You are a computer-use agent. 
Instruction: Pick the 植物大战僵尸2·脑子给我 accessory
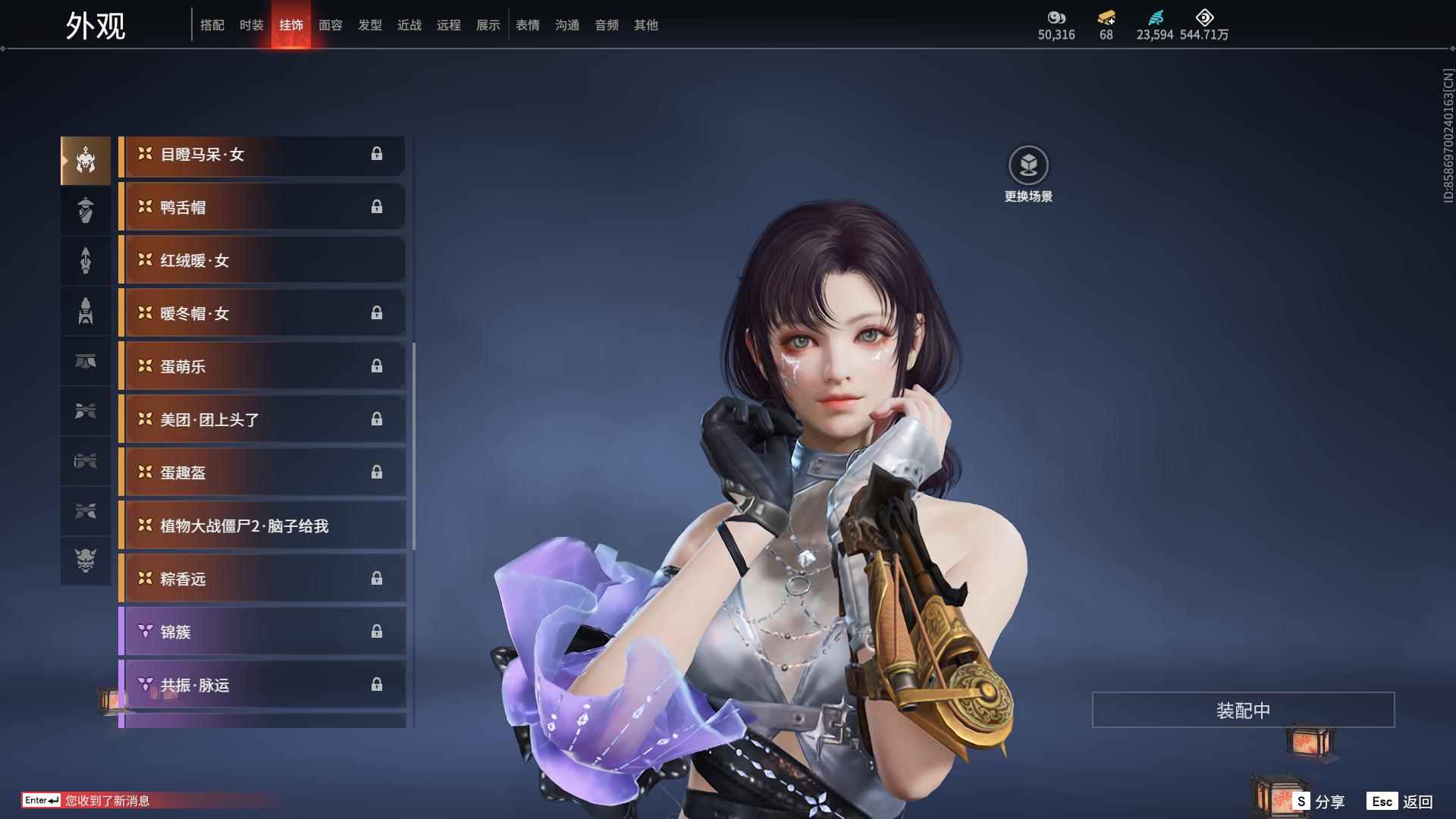click(262, 526)
